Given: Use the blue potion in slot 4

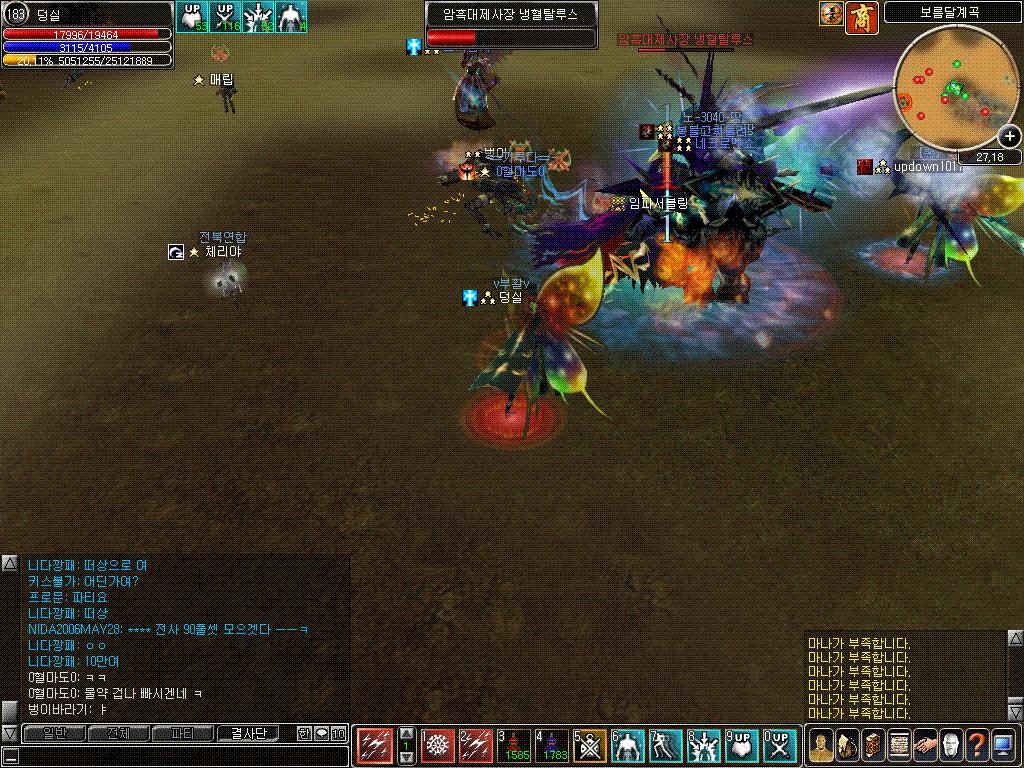Looking at the screenshot, I should (x=555, y=745).
